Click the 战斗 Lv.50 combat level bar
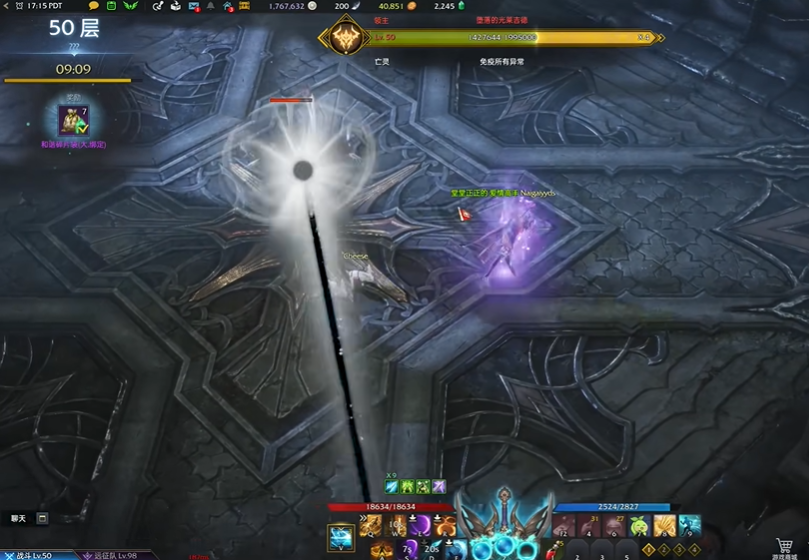The width and height of the screenshot is (809, 560). pyautogui.click(x=30, y=555)
